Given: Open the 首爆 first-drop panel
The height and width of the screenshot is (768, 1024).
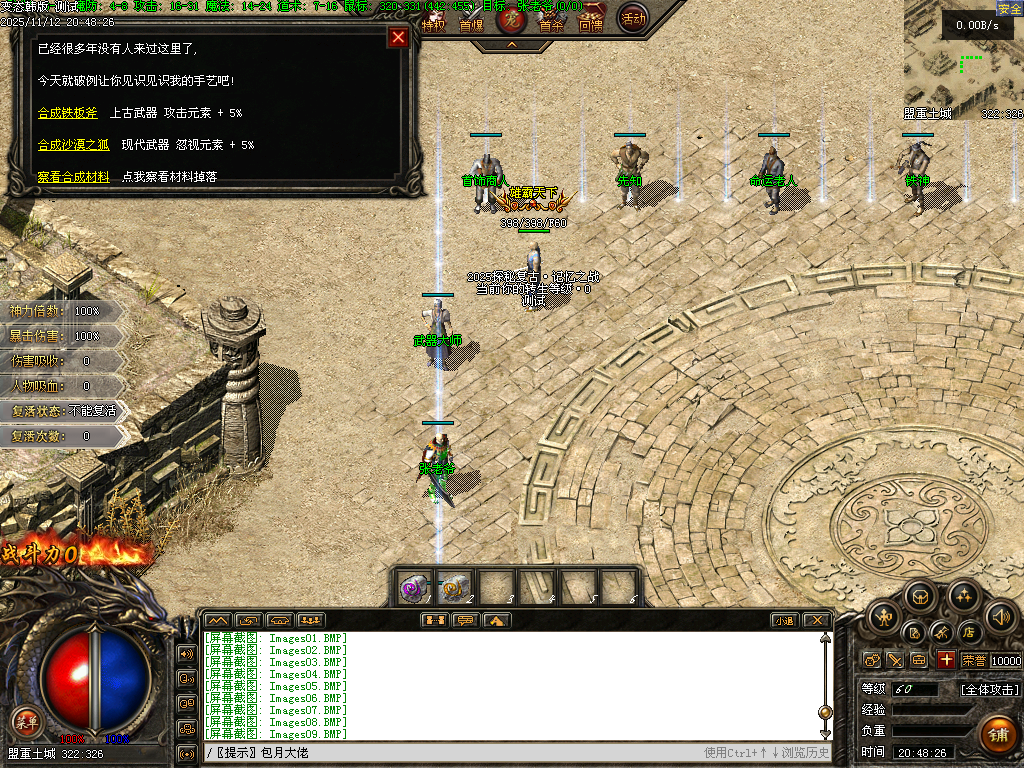Looking at the screenshot, I should pos(471,21).
